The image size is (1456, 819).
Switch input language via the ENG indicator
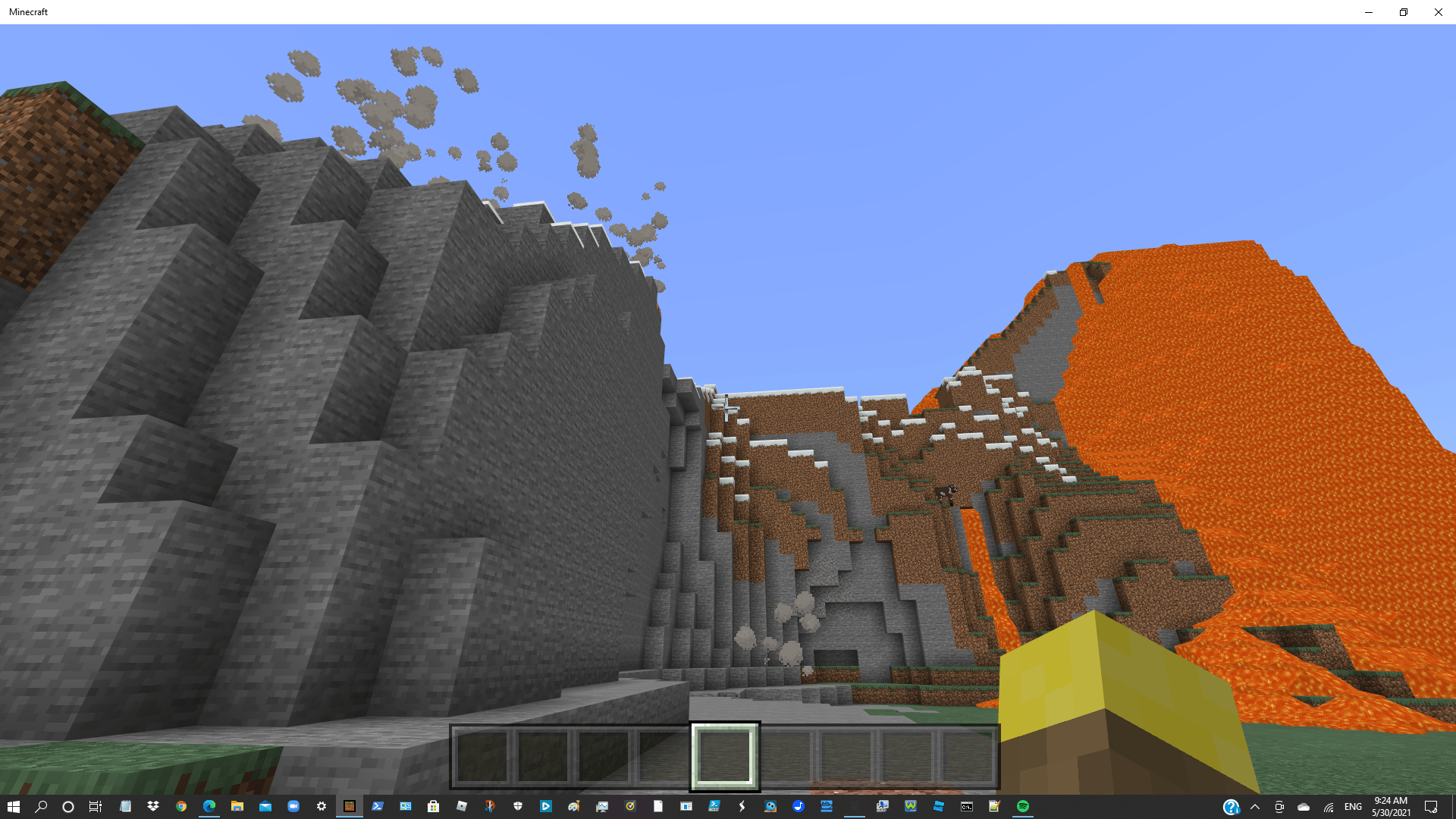(x=1354, y=806)
